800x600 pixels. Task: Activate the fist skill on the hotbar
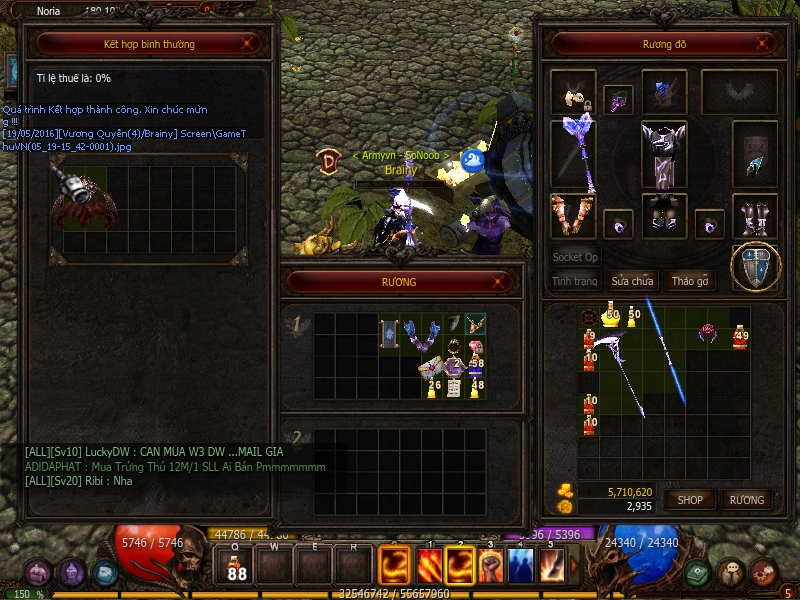[491, 566]
